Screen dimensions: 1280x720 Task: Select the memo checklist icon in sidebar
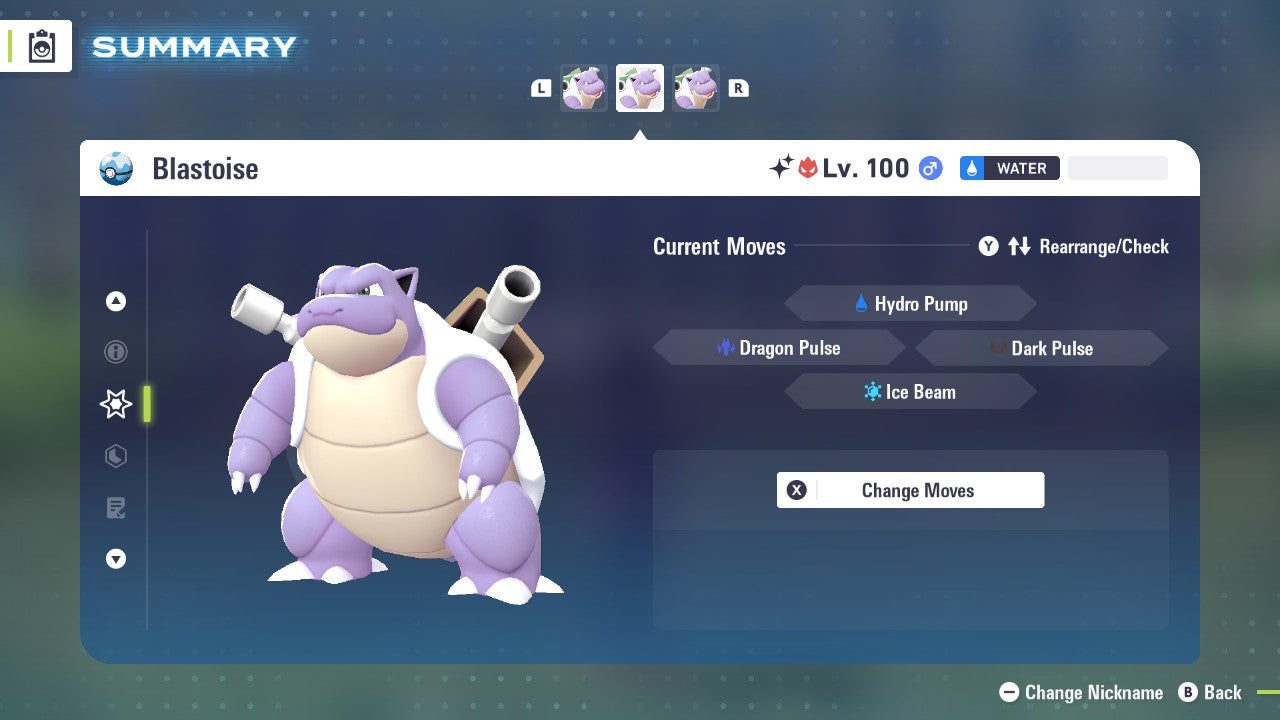click(116, 508)
